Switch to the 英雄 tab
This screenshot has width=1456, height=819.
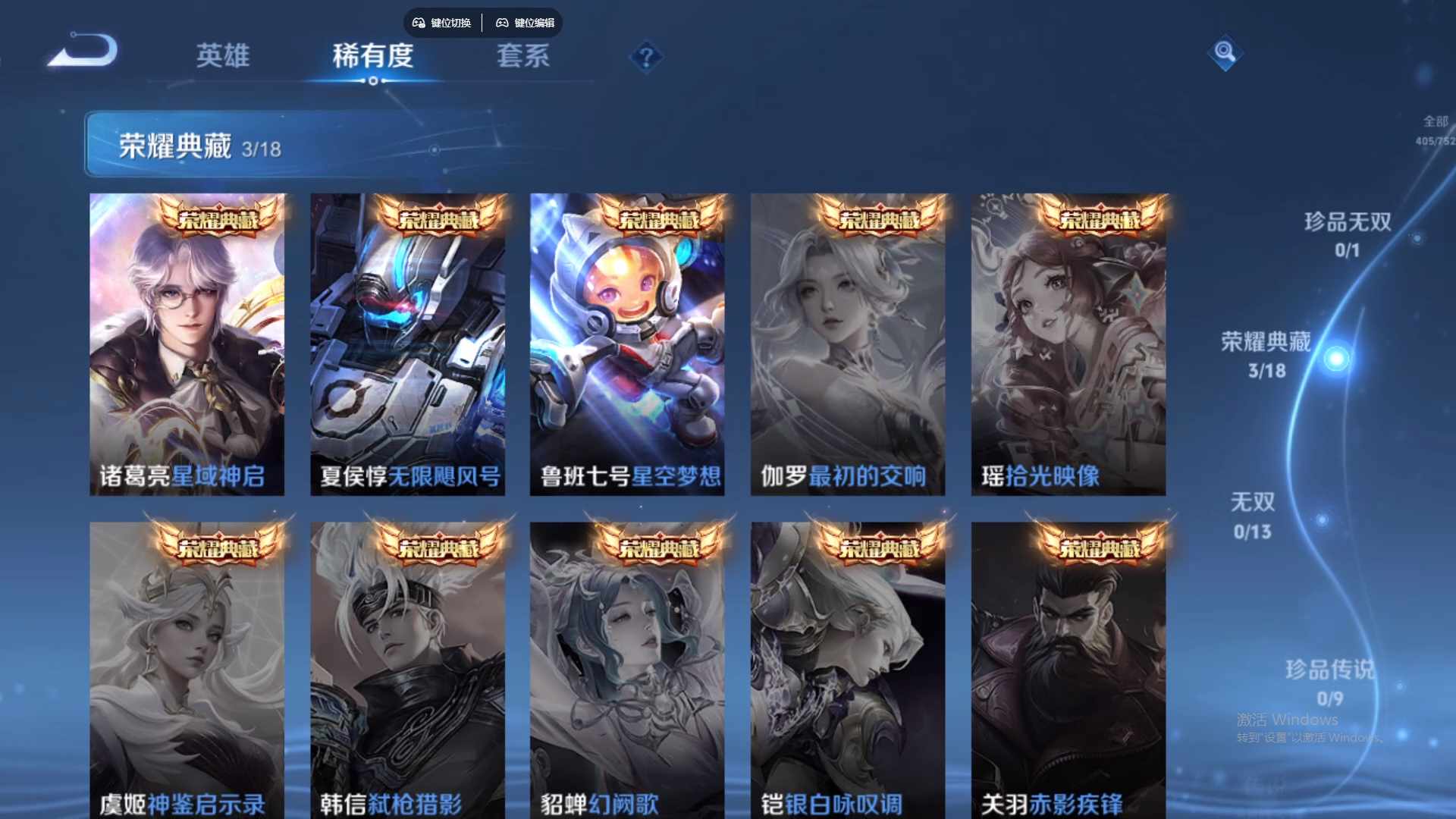(222, 57)
